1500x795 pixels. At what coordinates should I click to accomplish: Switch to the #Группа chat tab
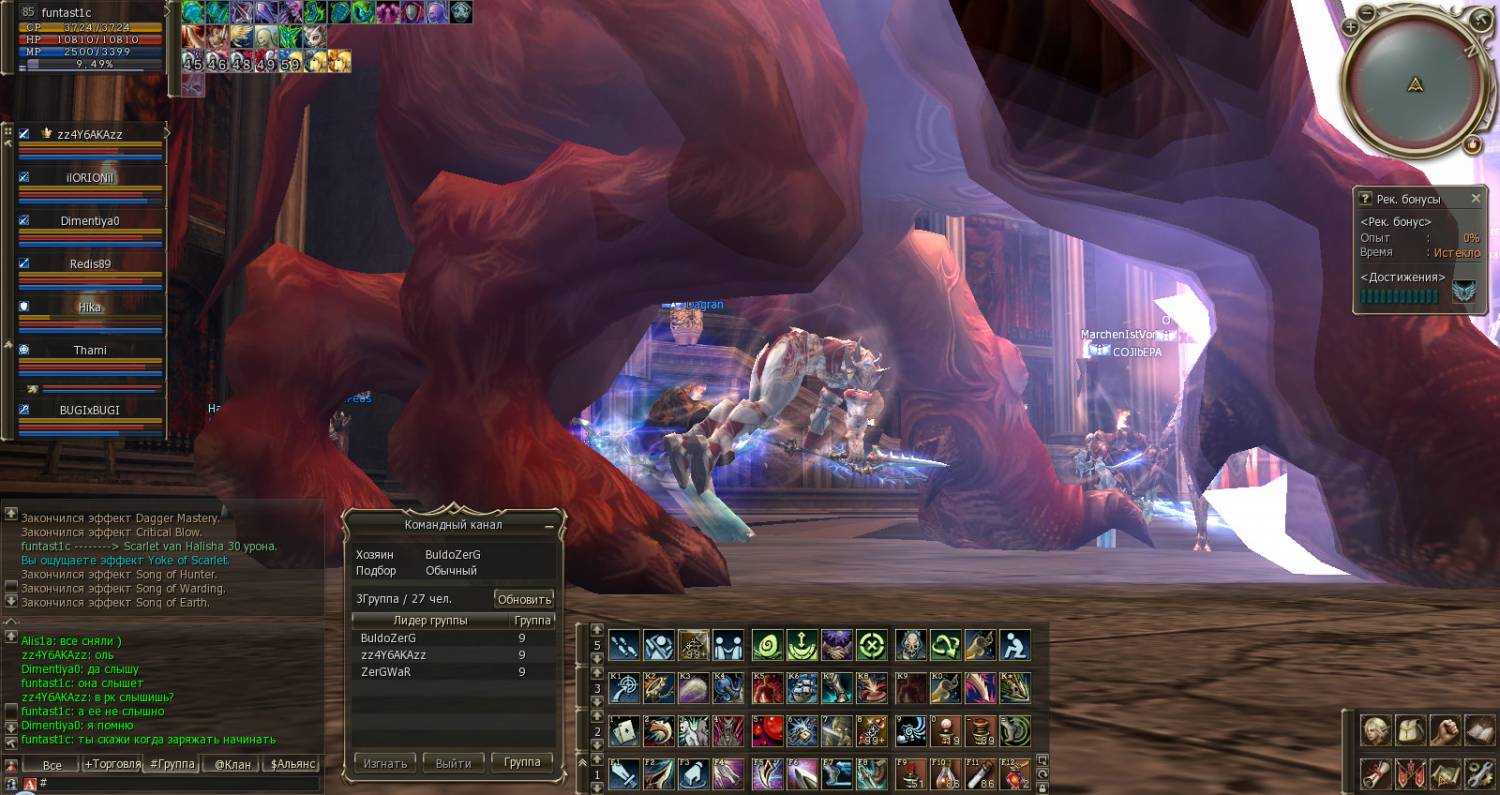coord(171,764)
